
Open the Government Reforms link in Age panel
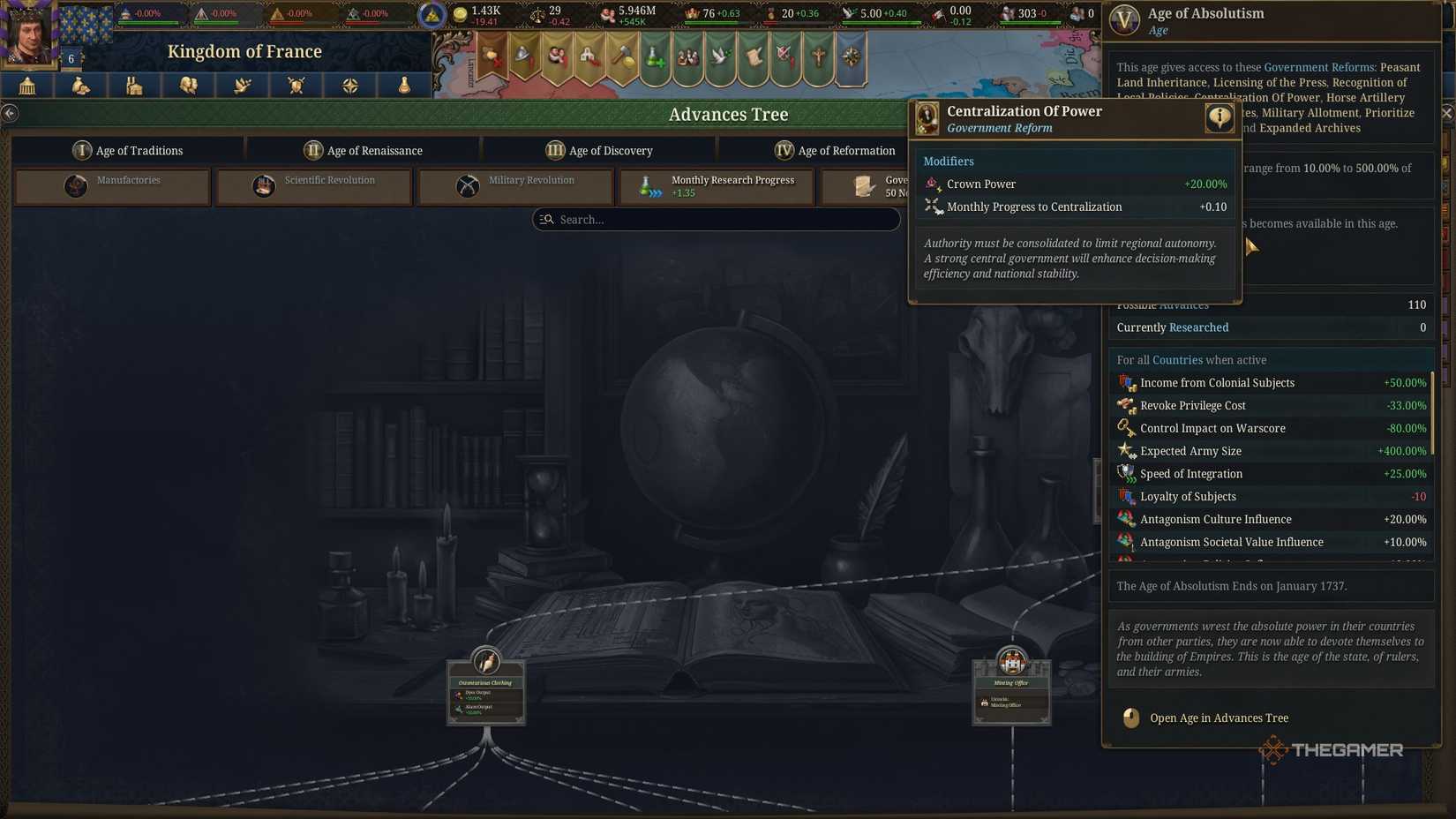pos(1320,66)
